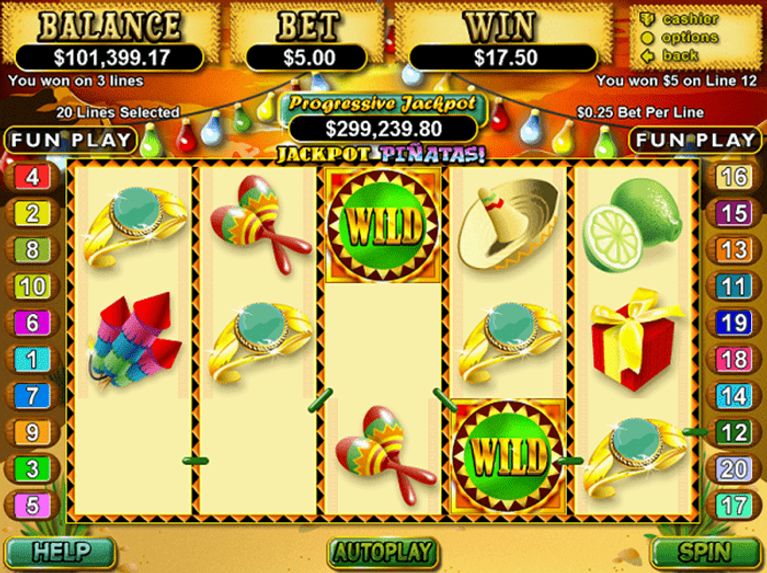Select payline number 17

pos(735,504)
